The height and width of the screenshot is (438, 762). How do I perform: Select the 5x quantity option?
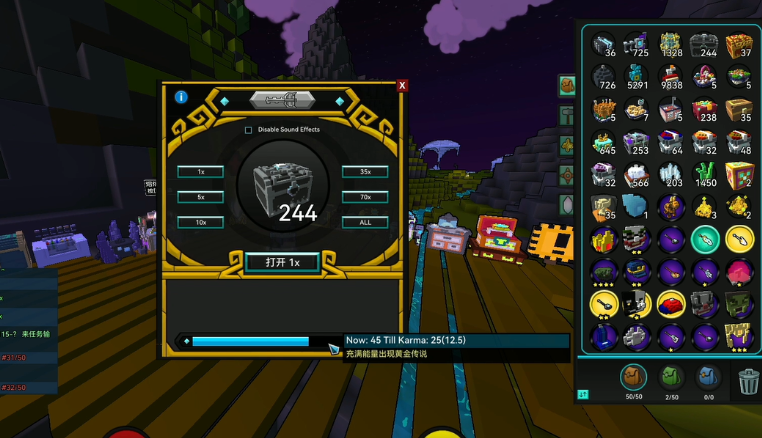[x=200, y=197]
